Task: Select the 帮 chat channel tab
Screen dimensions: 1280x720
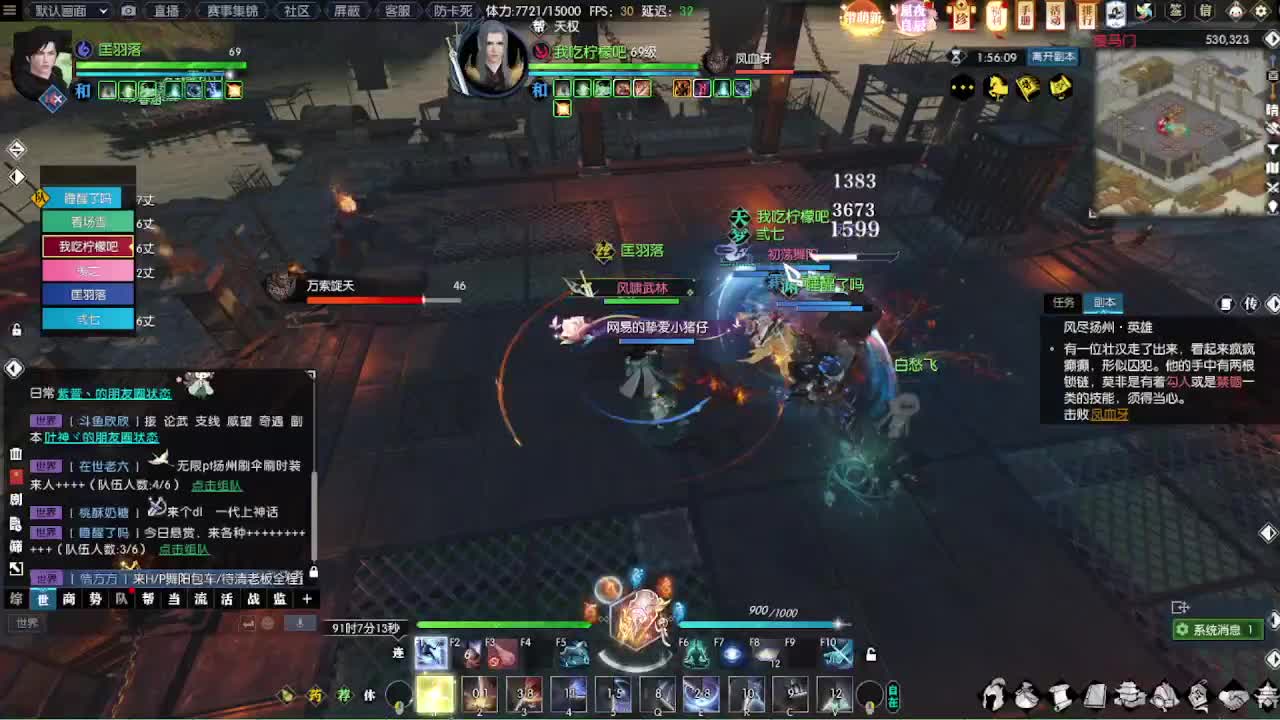Action: tap(149, 599)
